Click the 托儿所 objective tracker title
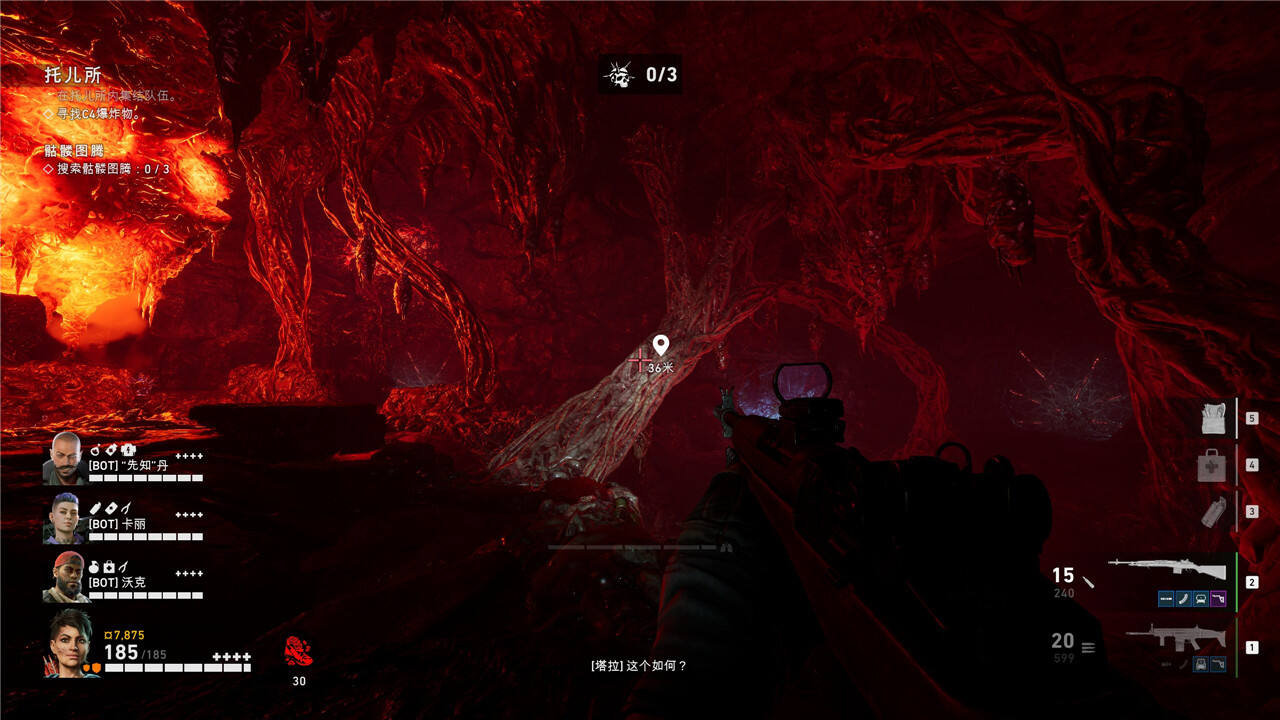The image size is (1280, 720). coord(73,75)
